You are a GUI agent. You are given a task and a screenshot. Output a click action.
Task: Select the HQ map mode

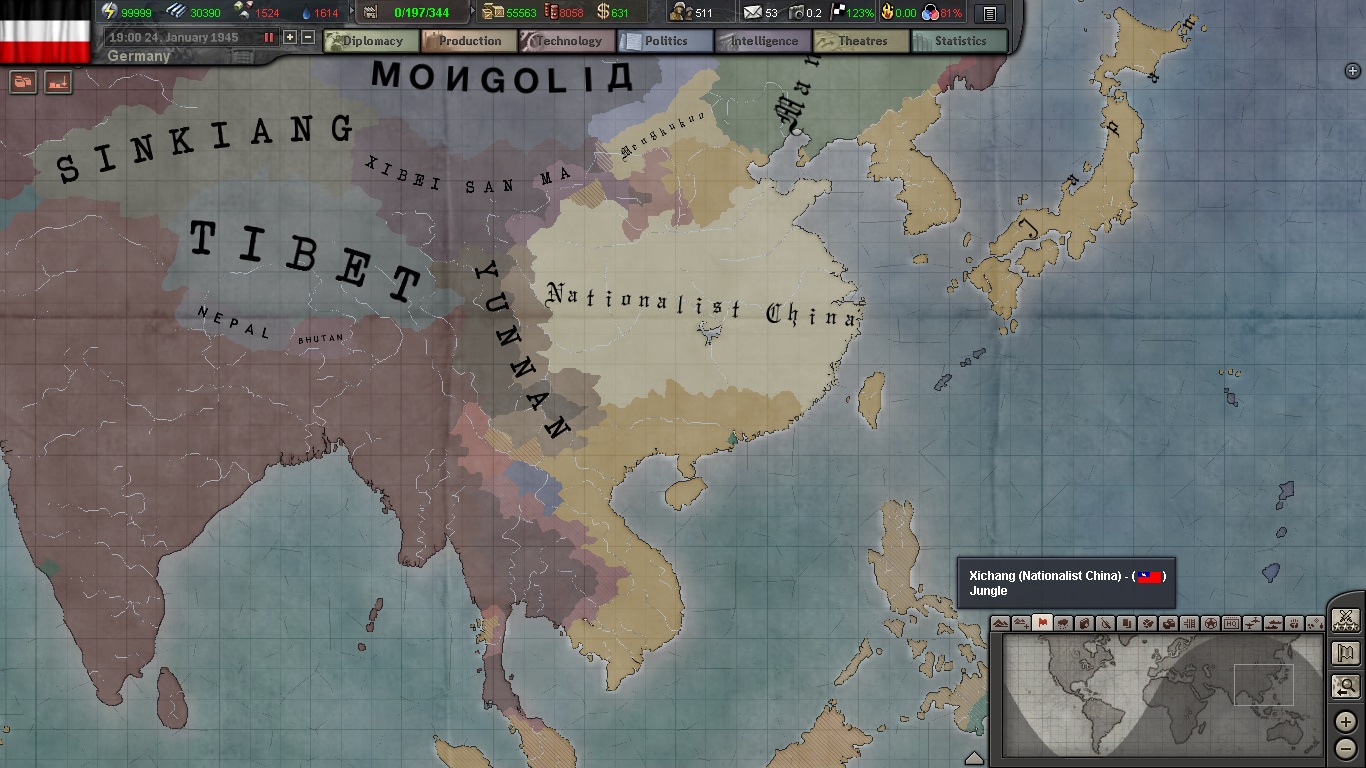pos(1232,624)
